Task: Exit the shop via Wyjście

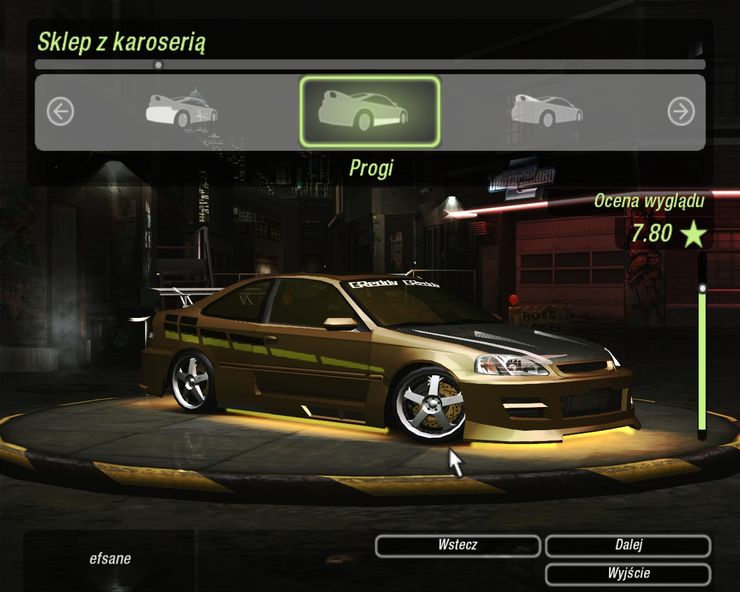Action: (x=628, y=574)
